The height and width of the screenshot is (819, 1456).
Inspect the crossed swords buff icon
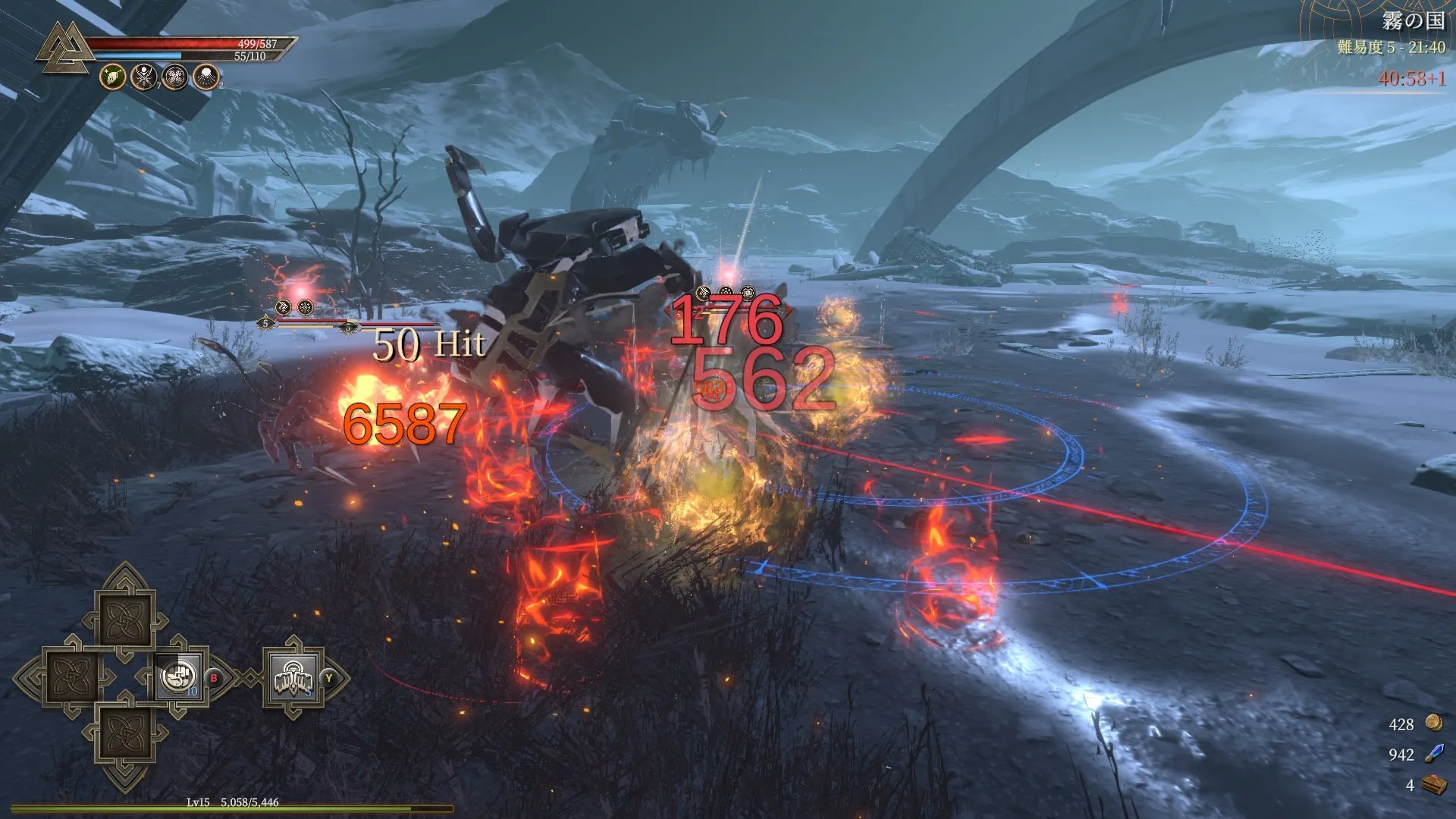(144, 77)
